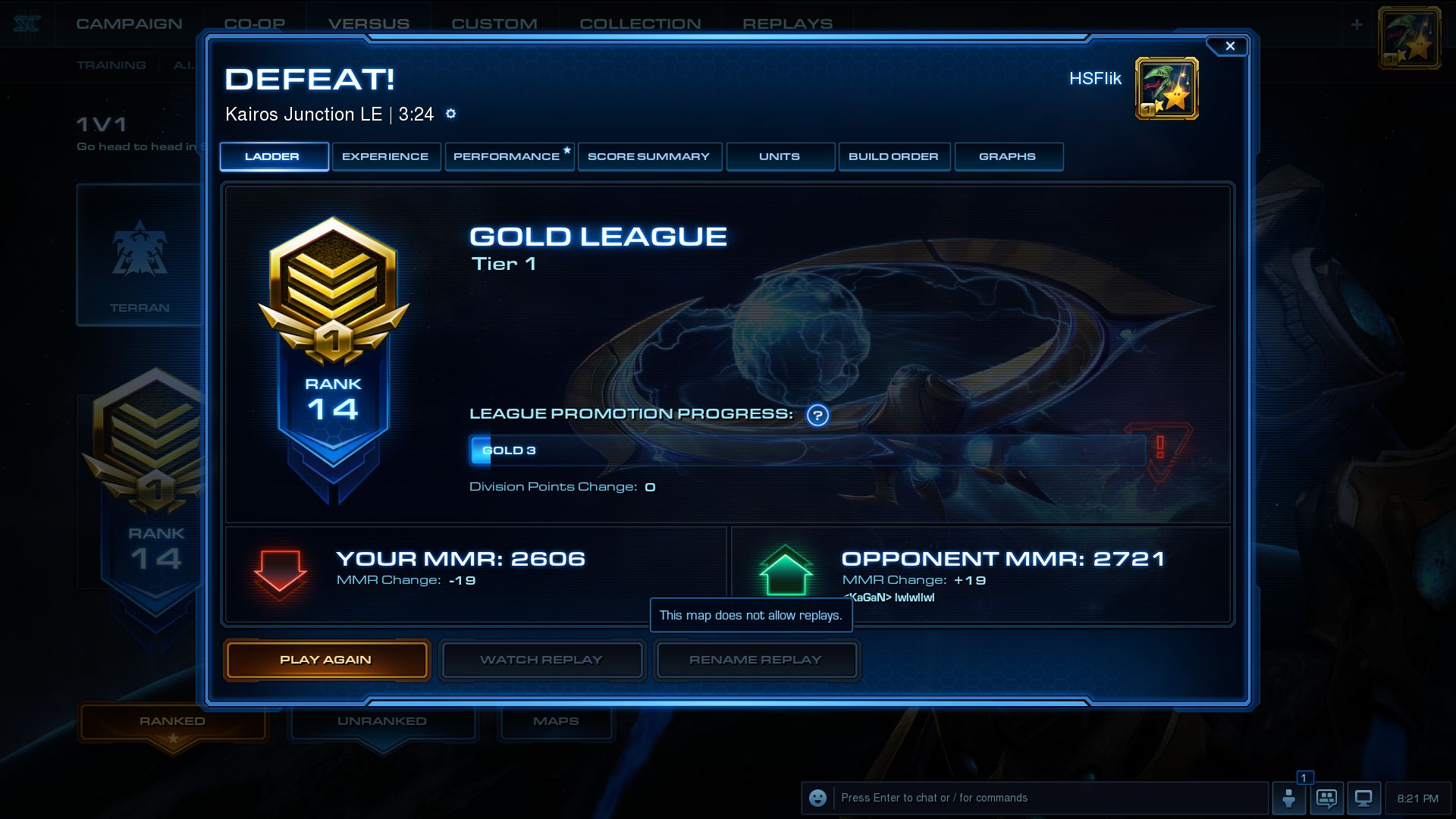The height and width of the screenshot is (819, 1456).
Task: Click the RENAME REPLAY button
Action: point(755,660)
